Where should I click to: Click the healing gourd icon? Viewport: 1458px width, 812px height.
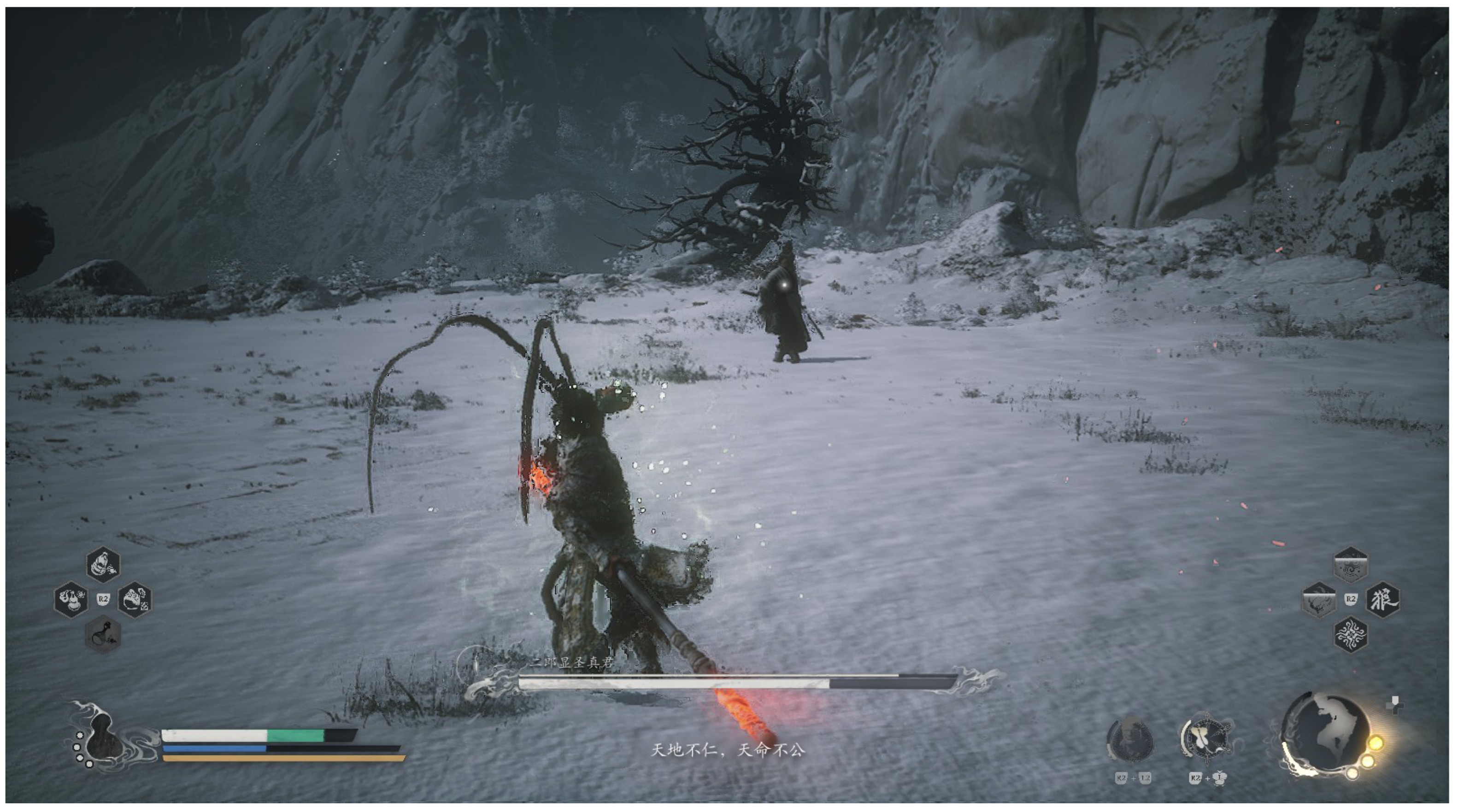point(102,736)
